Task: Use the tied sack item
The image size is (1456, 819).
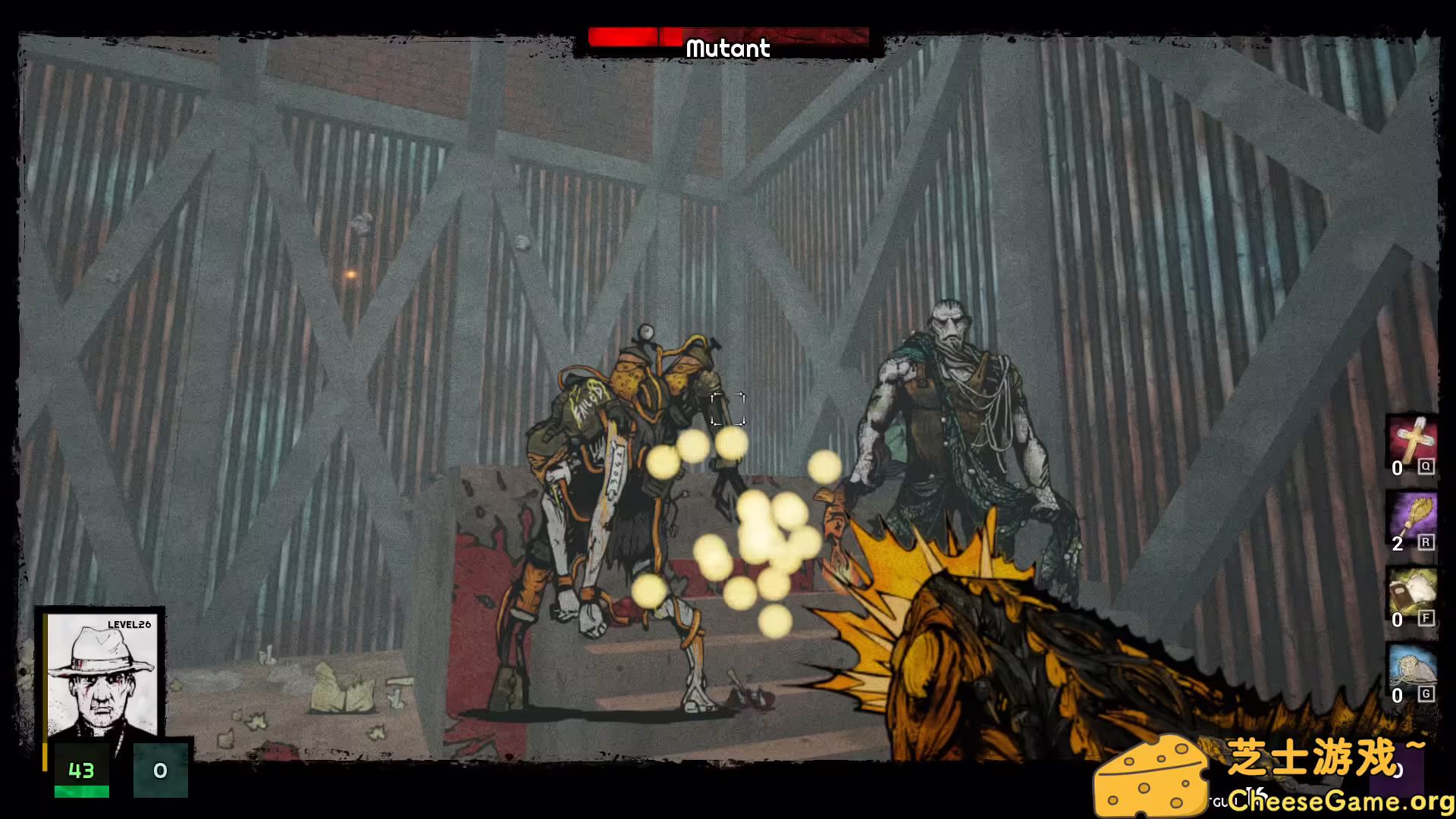Action: pyautogui.click(x=1411, y=669)
